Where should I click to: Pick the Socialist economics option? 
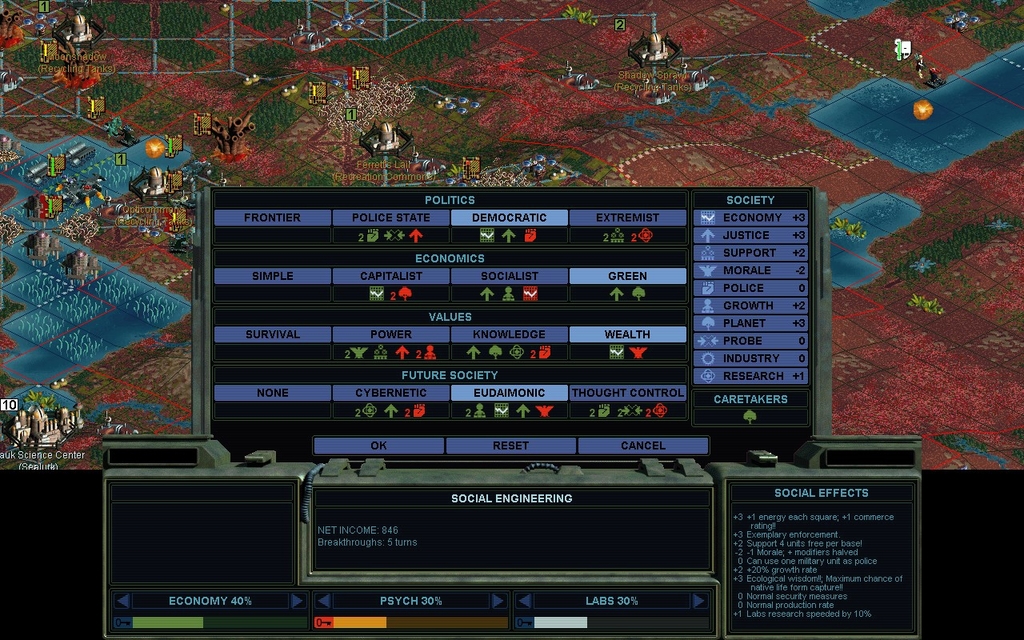[509, 276]
